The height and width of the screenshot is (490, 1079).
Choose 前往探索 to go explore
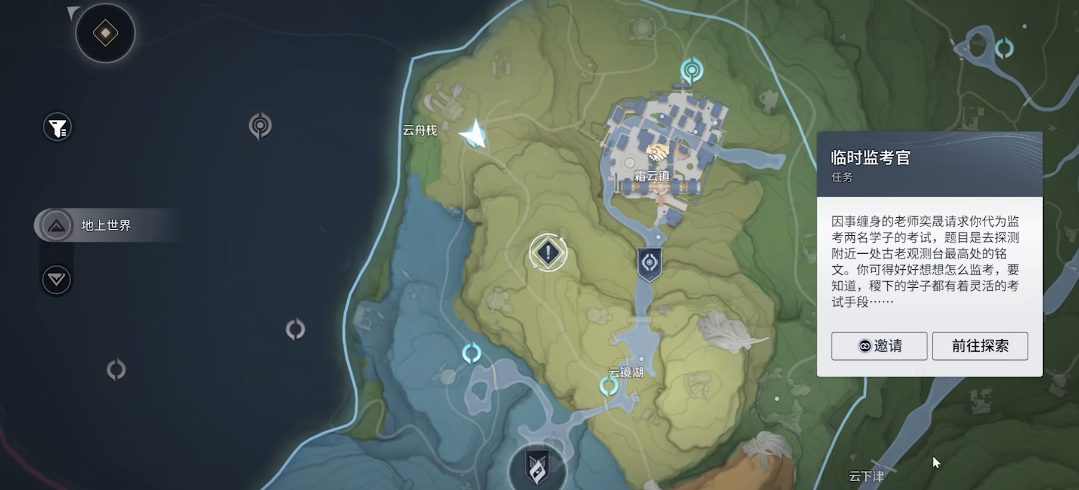click(x=980, y=346)
